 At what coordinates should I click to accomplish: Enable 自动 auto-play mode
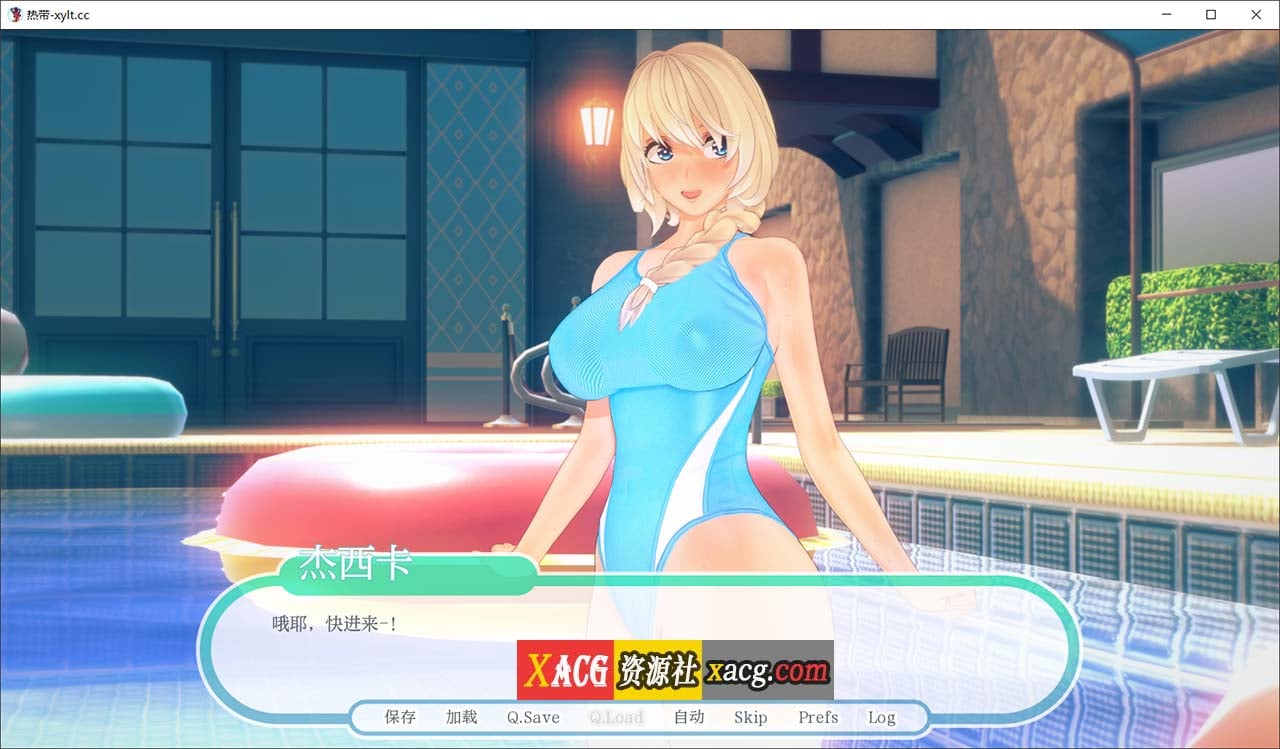(x=689, y=717)
